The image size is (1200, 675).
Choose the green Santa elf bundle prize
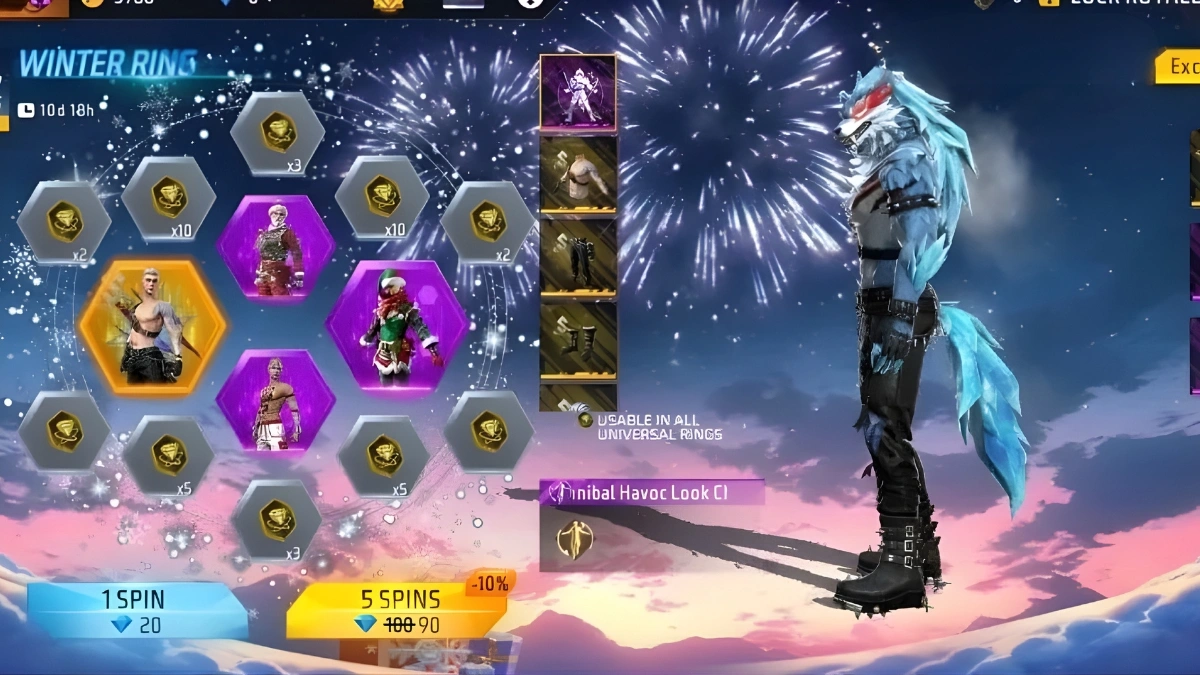(x=397, y=325)
